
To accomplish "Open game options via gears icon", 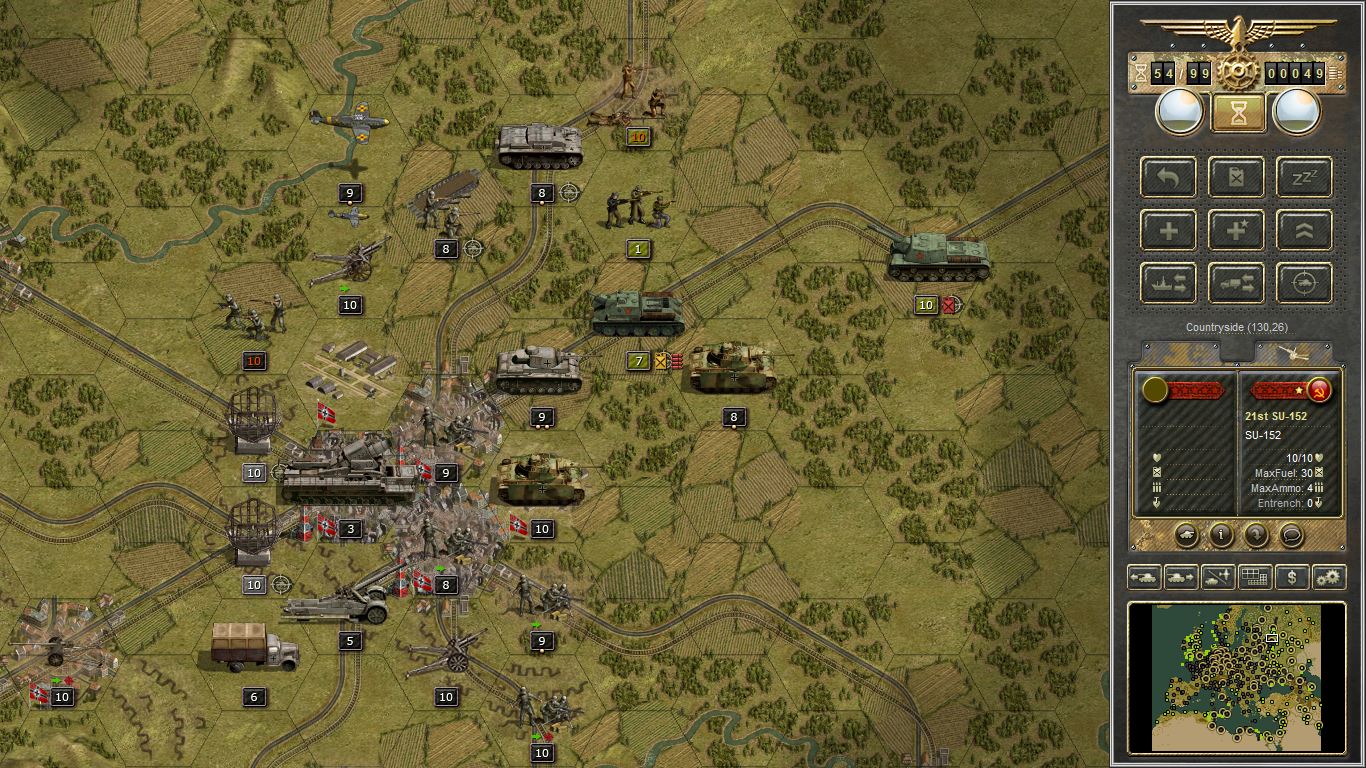I will pos(1330,577).
